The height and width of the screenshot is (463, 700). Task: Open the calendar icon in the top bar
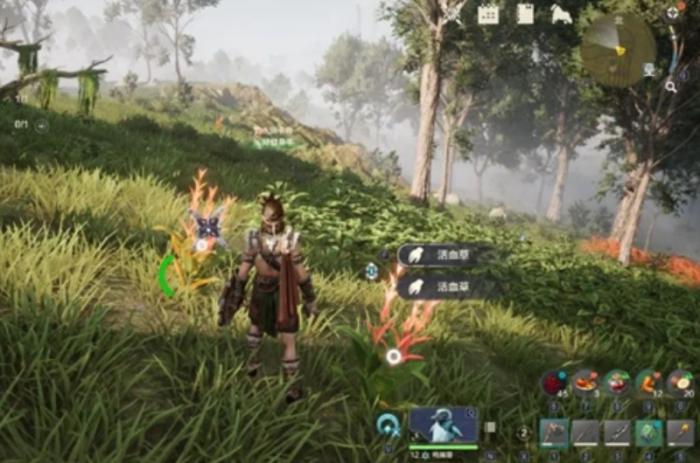pyautogui.click(x=488, y=14)
